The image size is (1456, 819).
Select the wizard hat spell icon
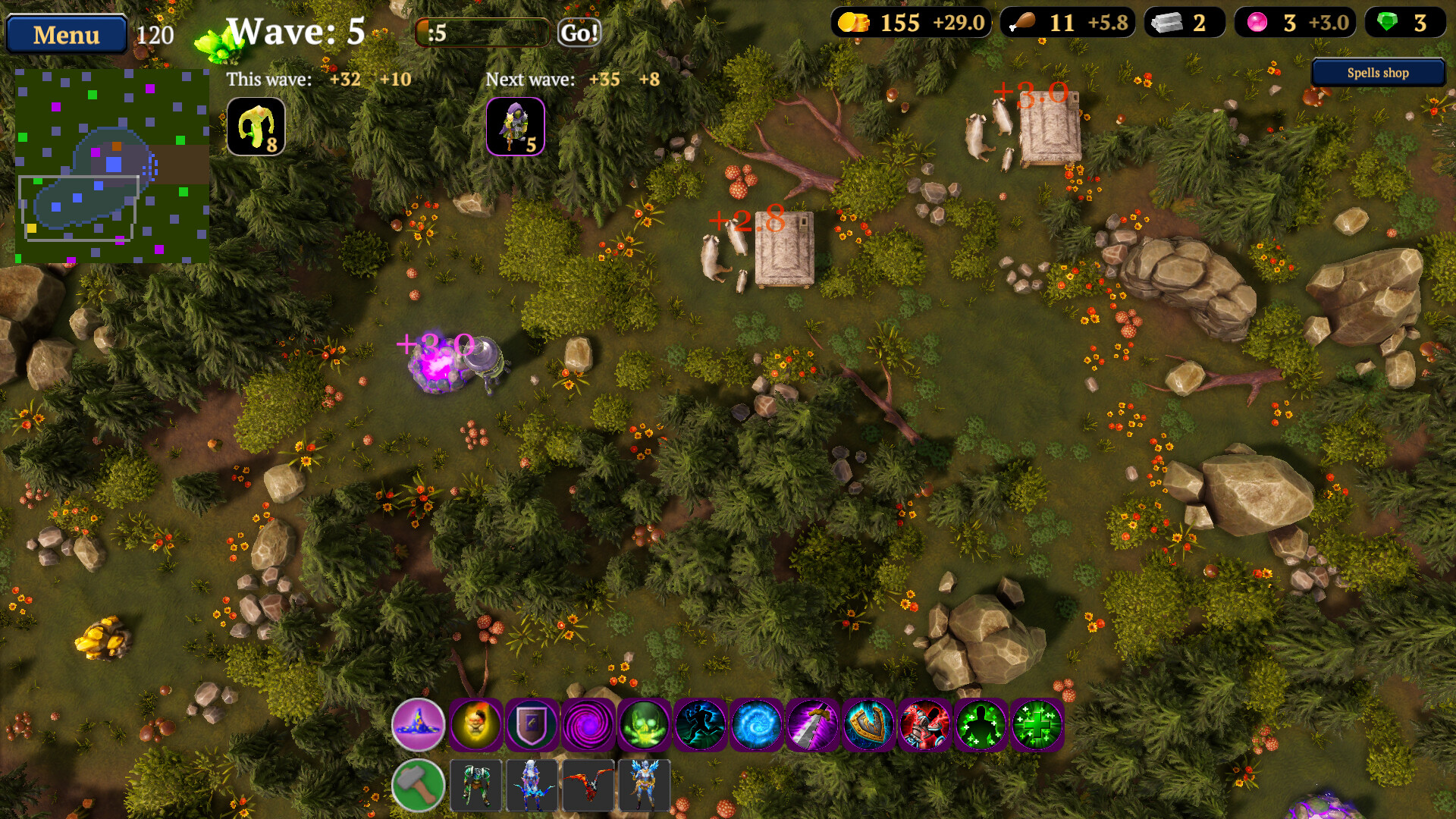click(416, 726)
